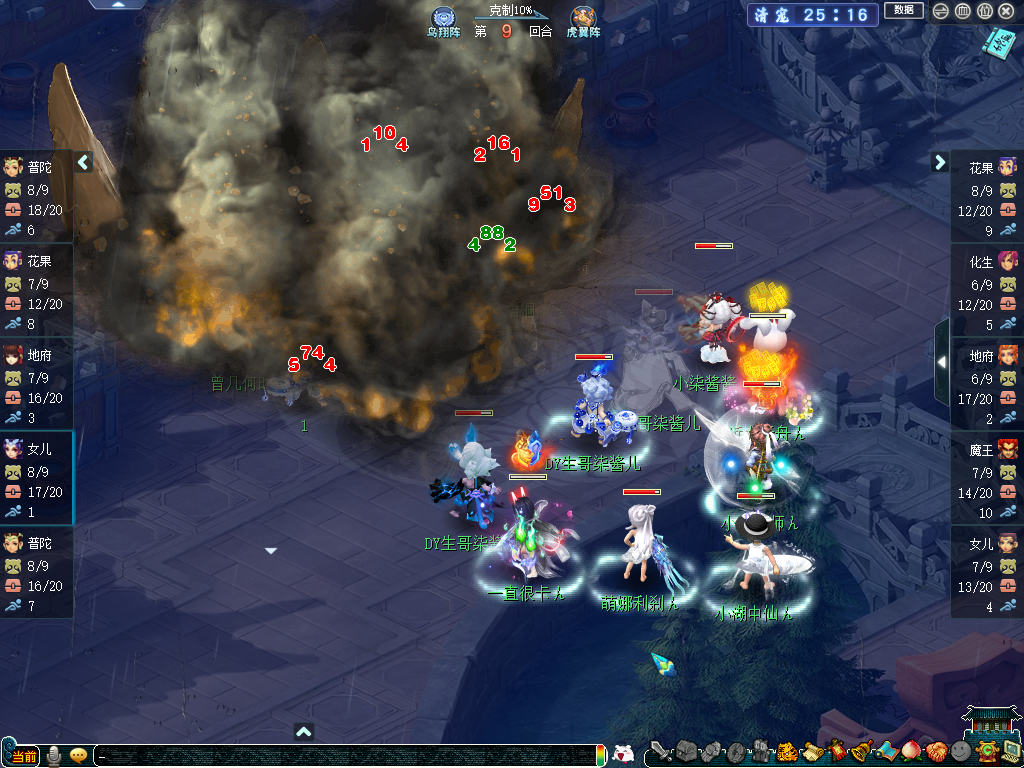Close the window with the X button
This screenshot has height=768, width=1024.
pyautogui.click(x=1006, y=11)
